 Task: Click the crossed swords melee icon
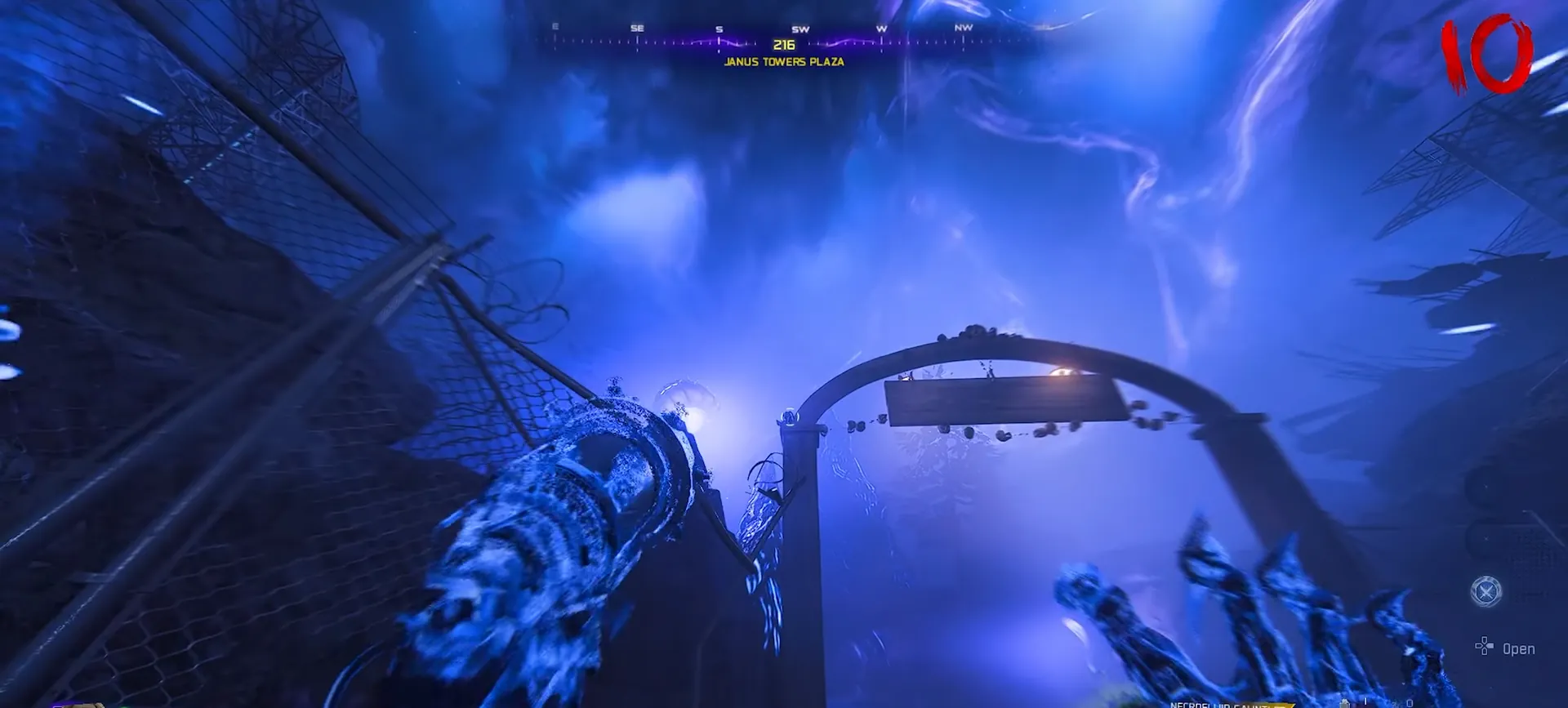(x=1486, y=590)
